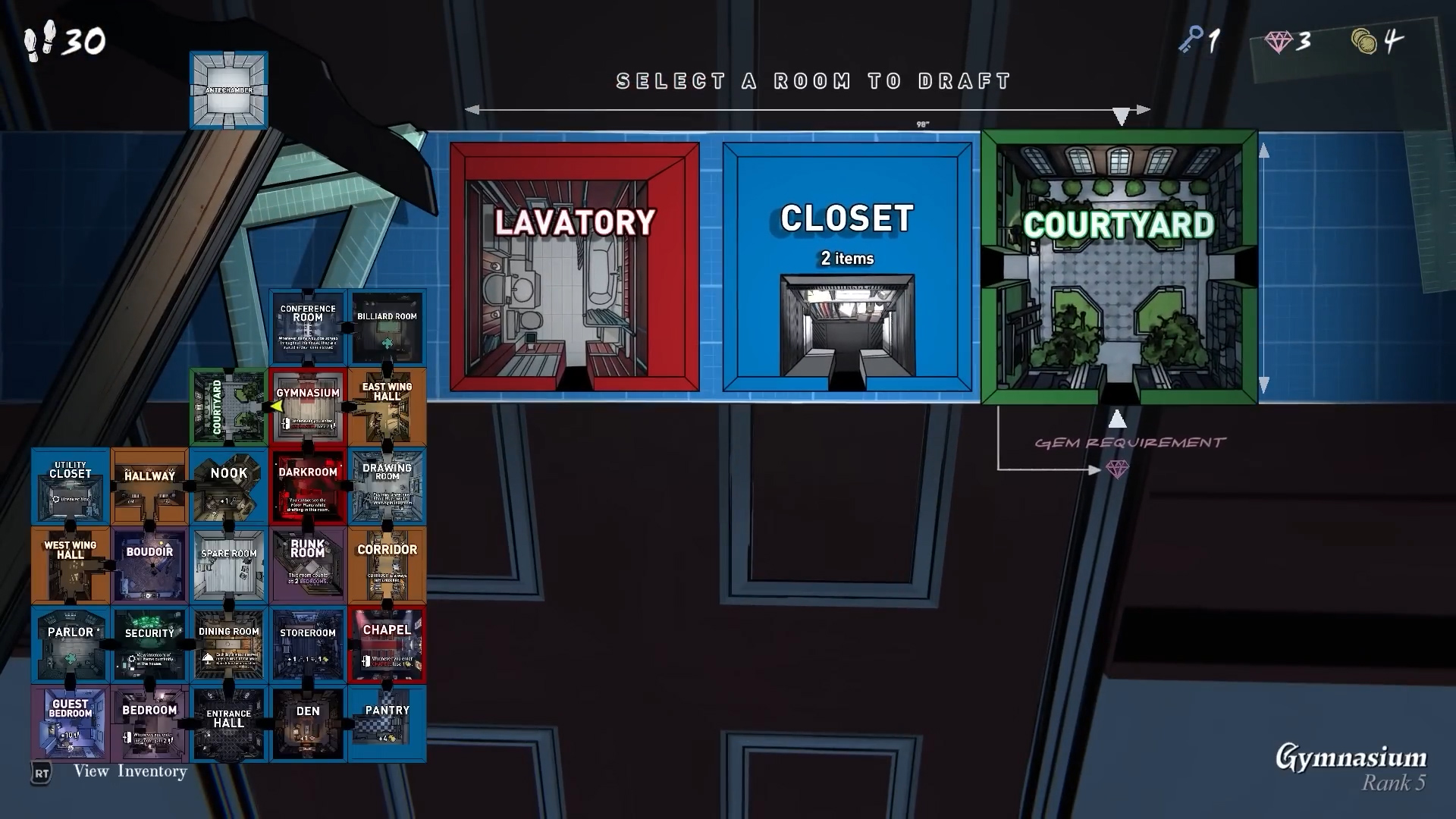Select the Entrance Hall tile
The image size is (1456, 819).
(x=228, y=724)
